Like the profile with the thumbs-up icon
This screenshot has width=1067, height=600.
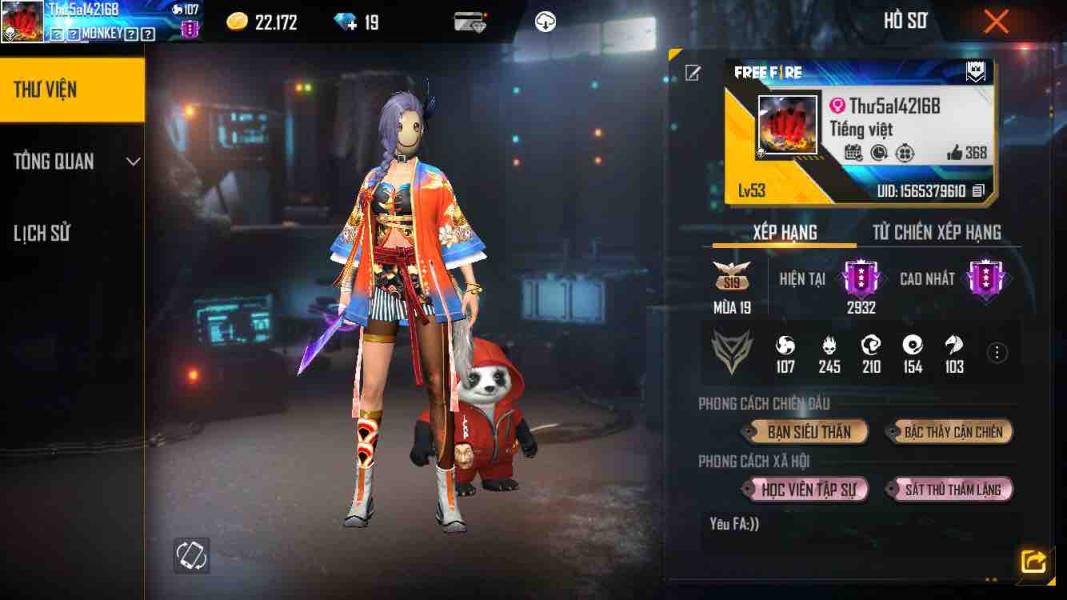click(x=955, y=153)
